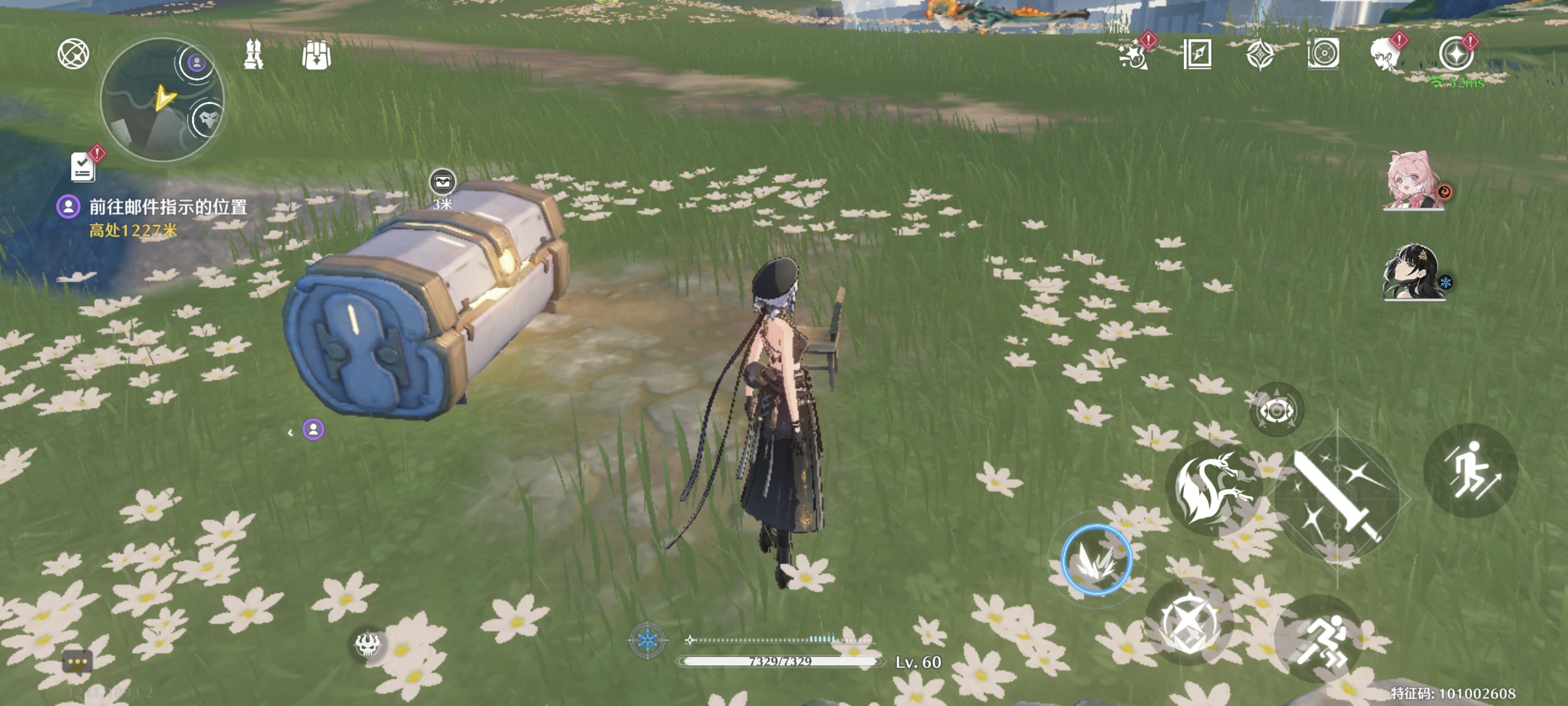Switch to the pink-haired character

click(1413, 181)
